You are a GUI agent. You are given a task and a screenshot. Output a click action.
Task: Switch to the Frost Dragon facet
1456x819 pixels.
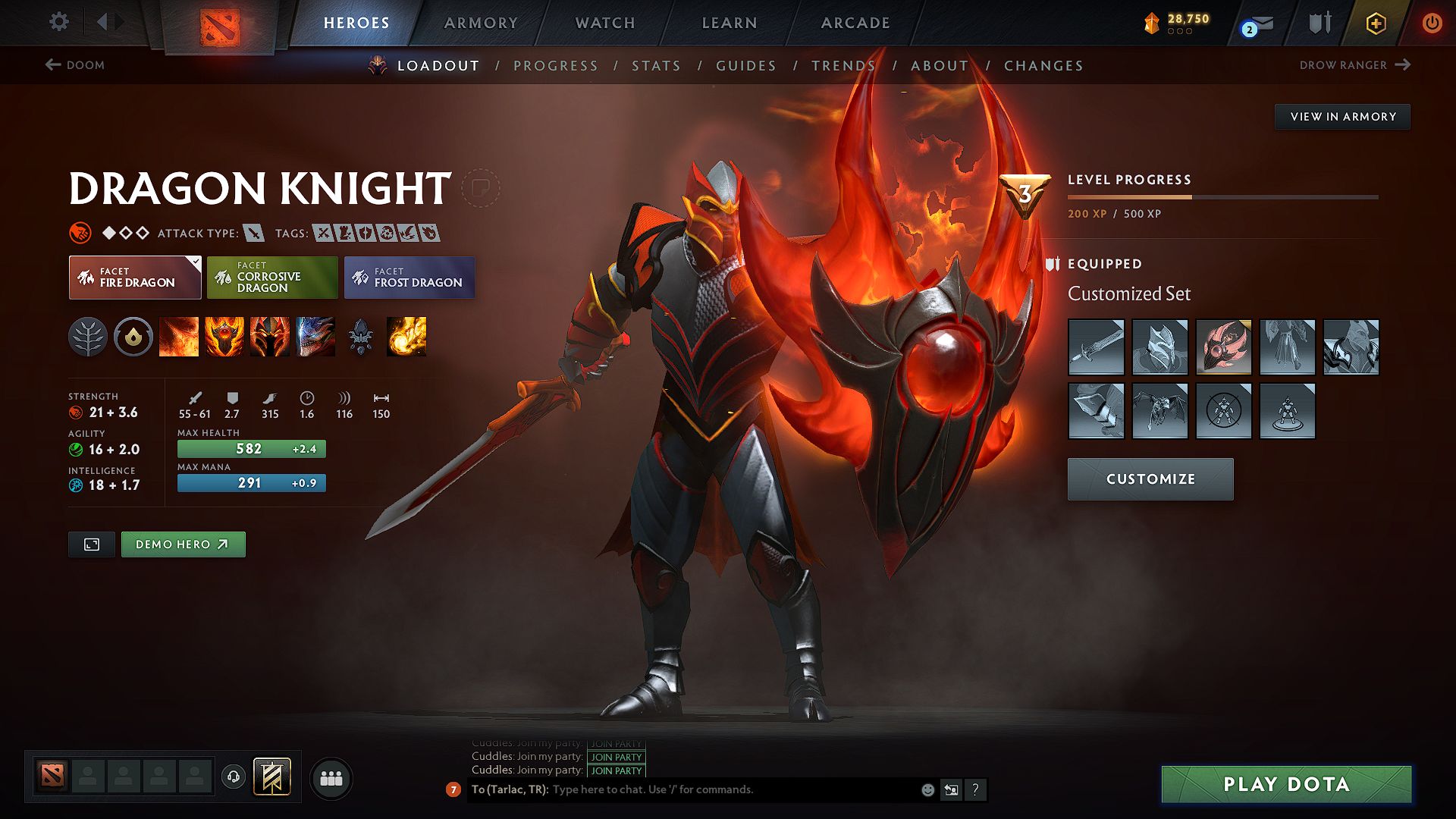click(x=409, y=277)
